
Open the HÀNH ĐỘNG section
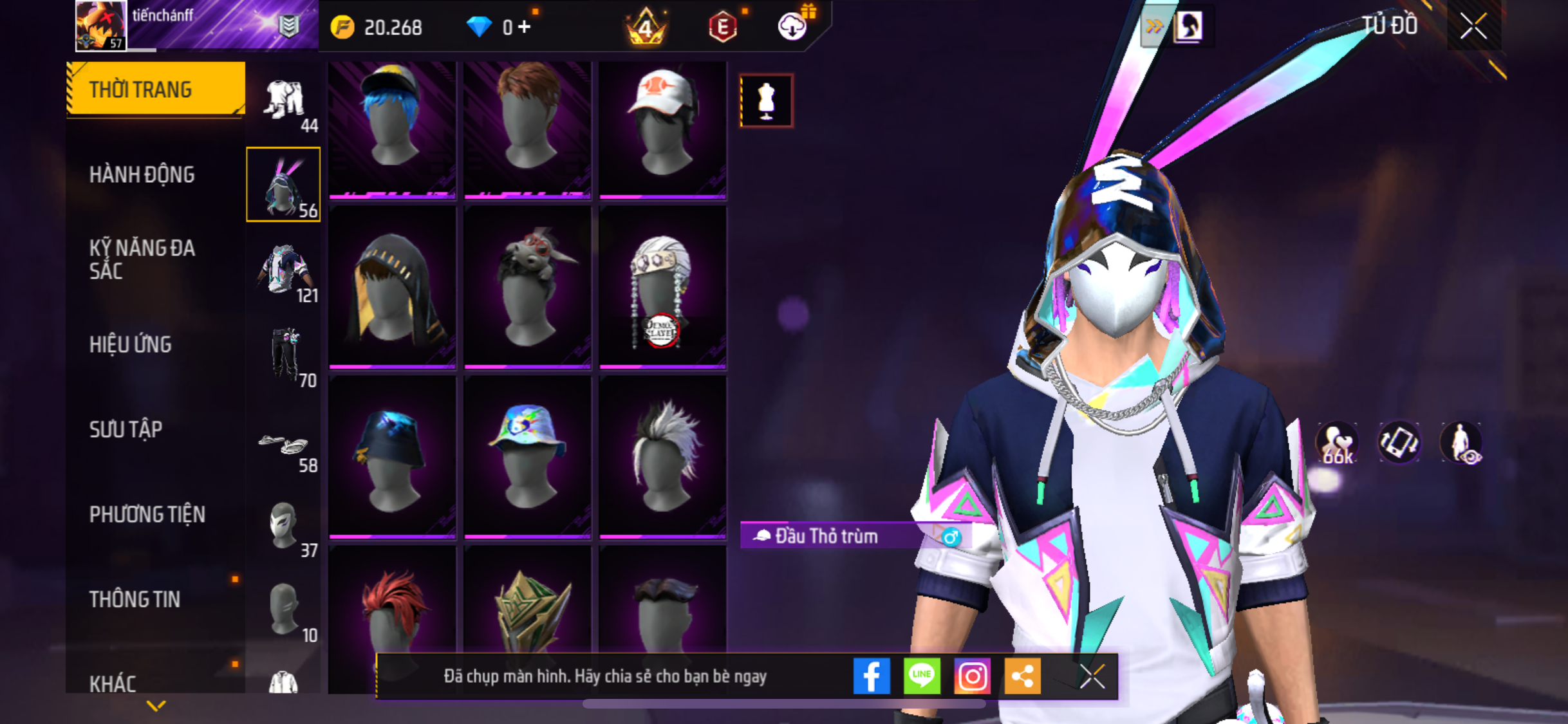tap(142, 174)
